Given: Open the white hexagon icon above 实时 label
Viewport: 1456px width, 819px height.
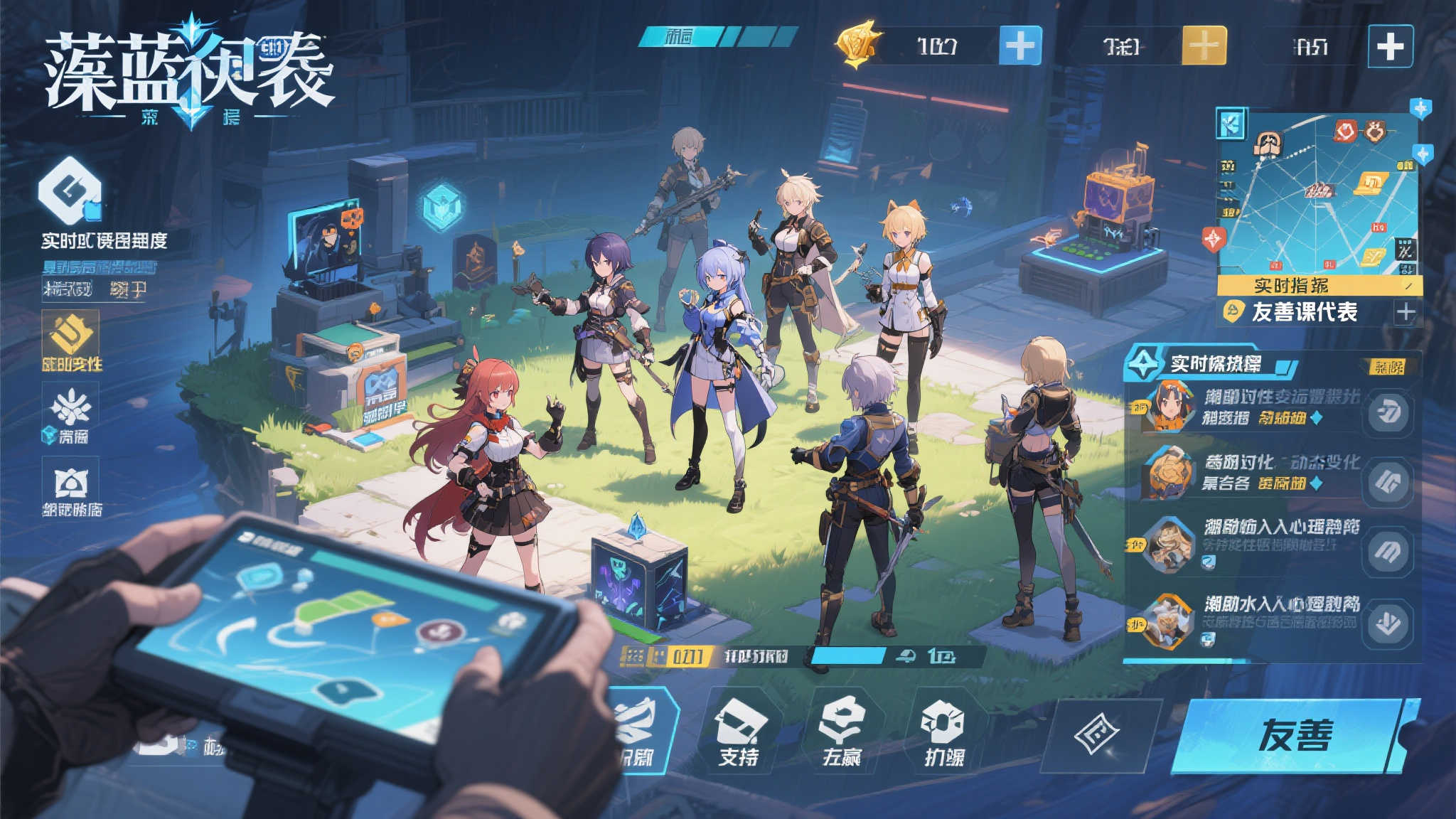Looking at the screenshot, I should coord(69,191).
